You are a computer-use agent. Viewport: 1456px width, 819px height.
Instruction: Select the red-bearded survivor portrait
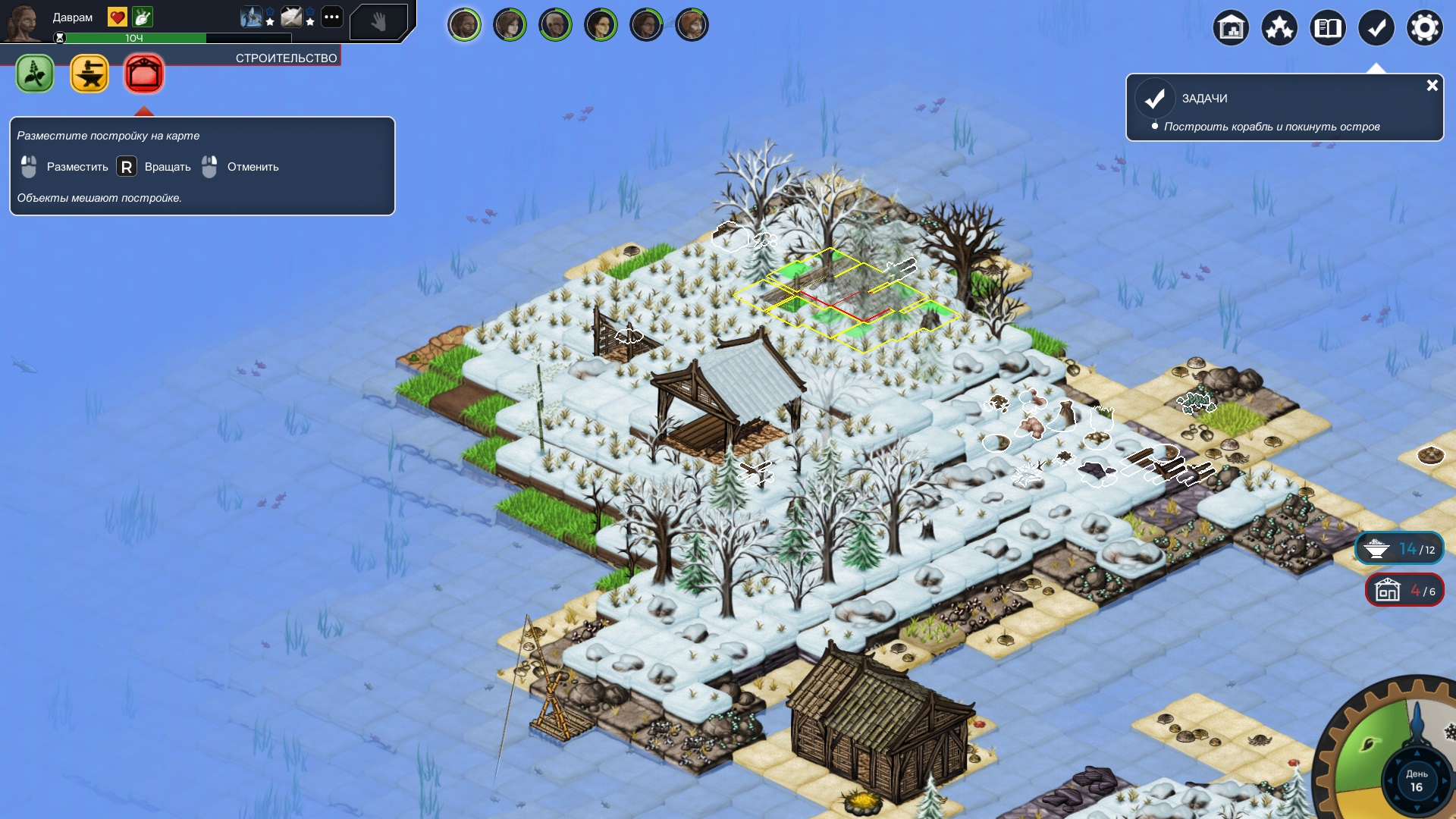[x=692, y=25]
